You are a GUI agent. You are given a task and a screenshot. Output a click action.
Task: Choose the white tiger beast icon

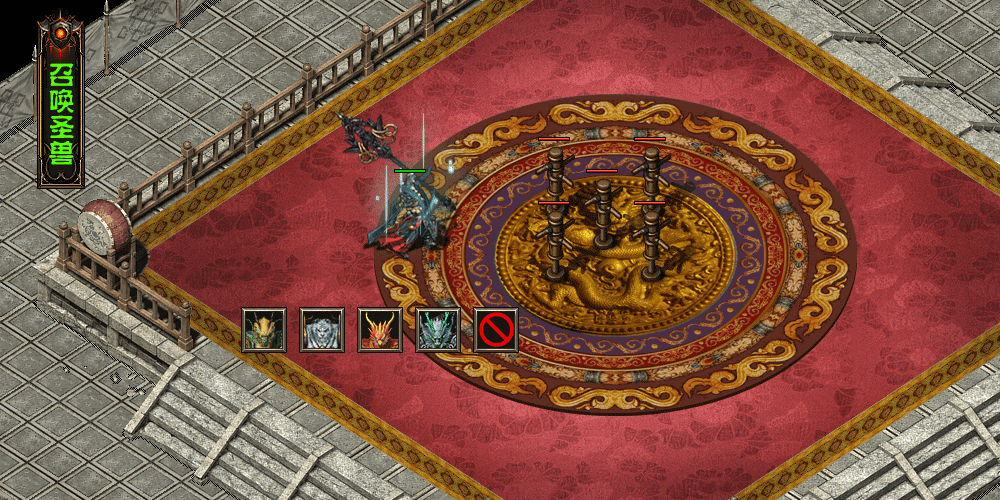pyautogui.click(x=322, y=330)
